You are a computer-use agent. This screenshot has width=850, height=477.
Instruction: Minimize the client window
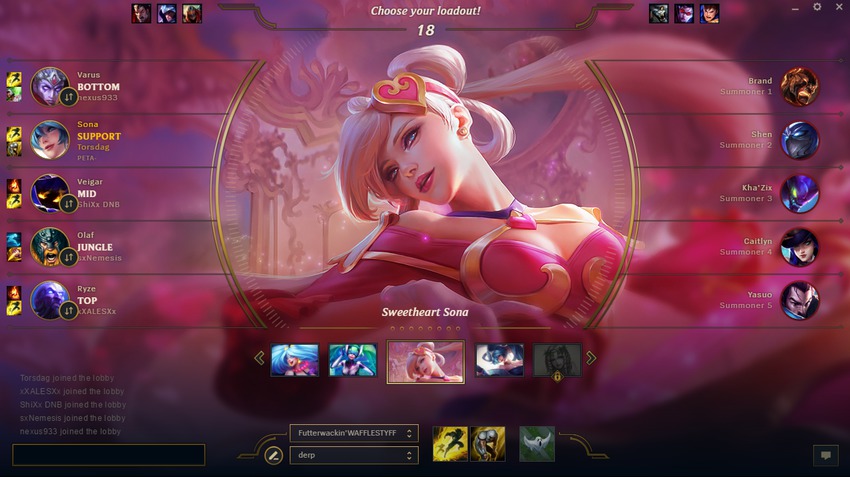(x=796, y=7)
